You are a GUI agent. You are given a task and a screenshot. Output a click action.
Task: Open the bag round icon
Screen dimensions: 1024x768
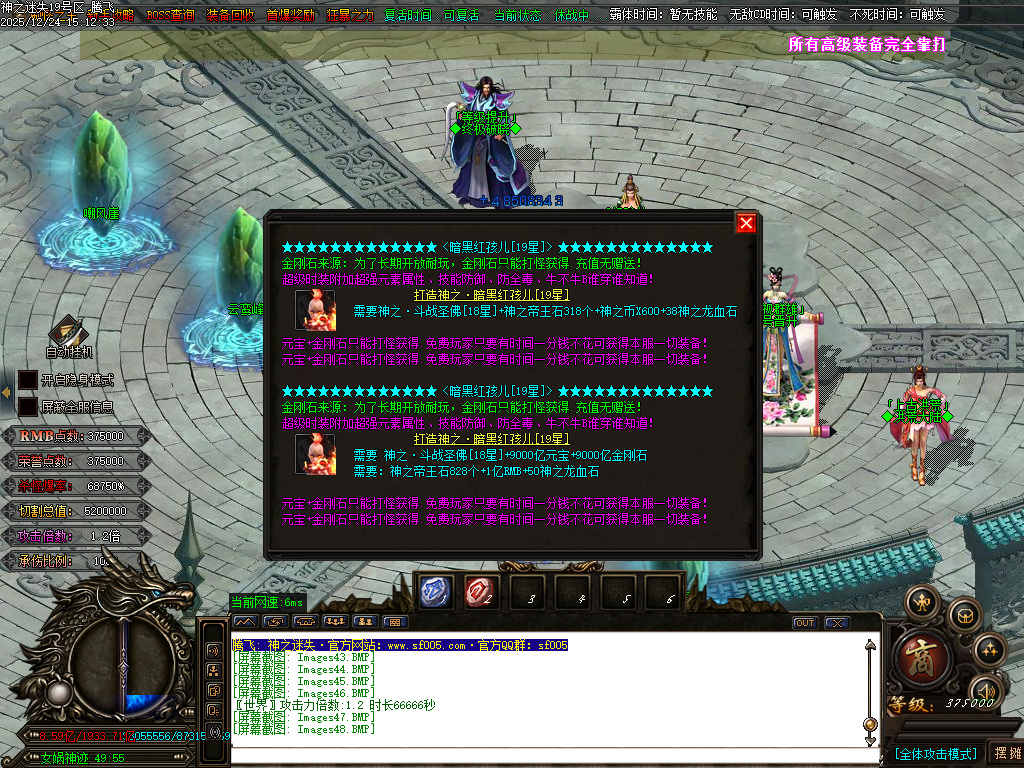965,614
